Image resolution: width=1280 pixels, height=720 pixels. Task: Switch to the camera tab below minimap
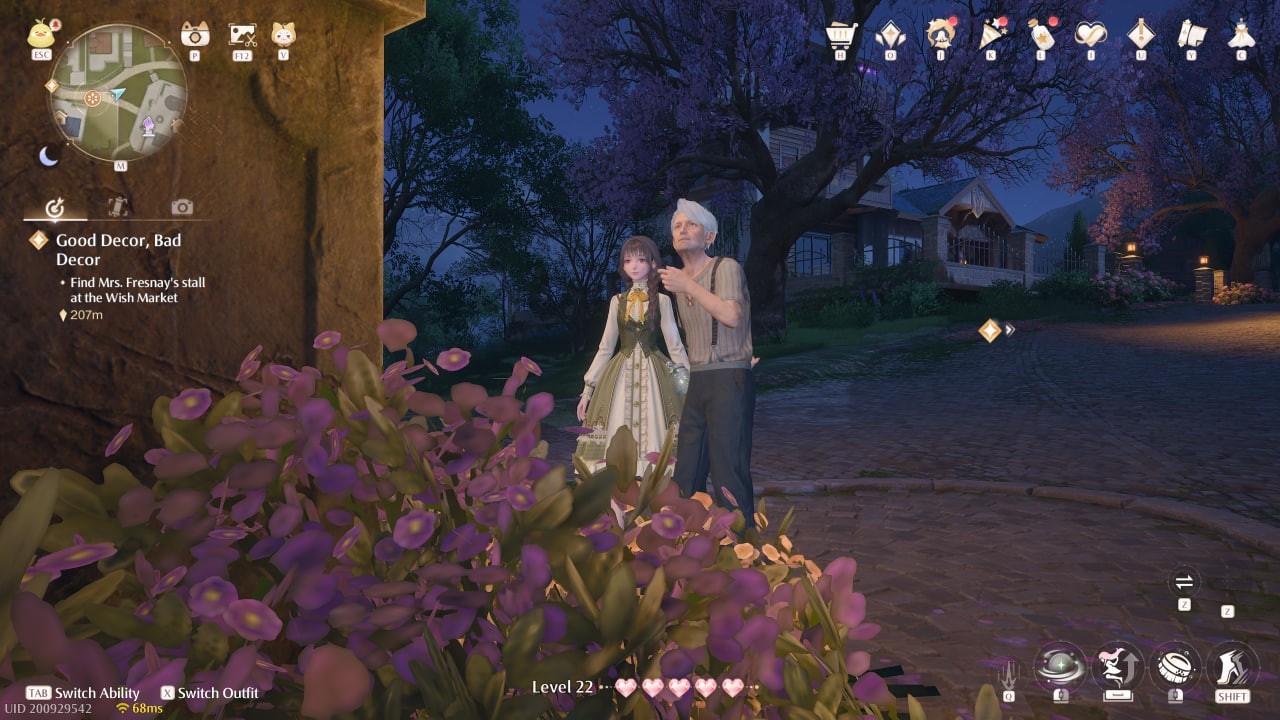pos(181,207)
